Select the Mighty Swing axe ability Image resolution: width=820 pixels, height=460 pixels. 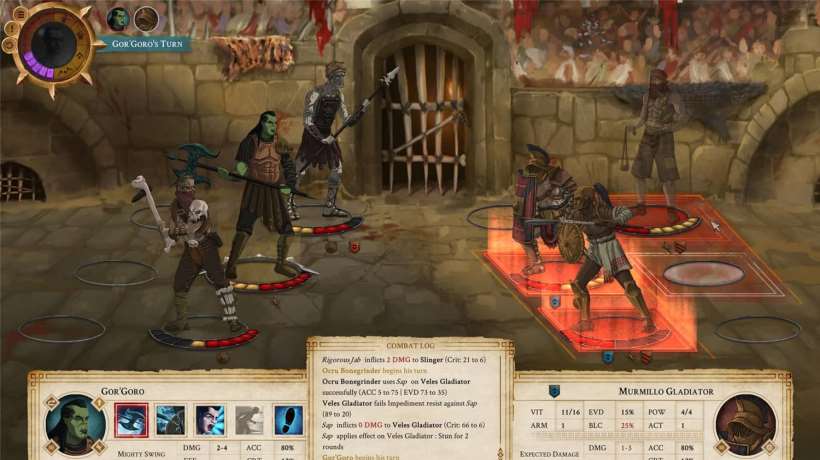pyautogui.click(x=132, y=419)
